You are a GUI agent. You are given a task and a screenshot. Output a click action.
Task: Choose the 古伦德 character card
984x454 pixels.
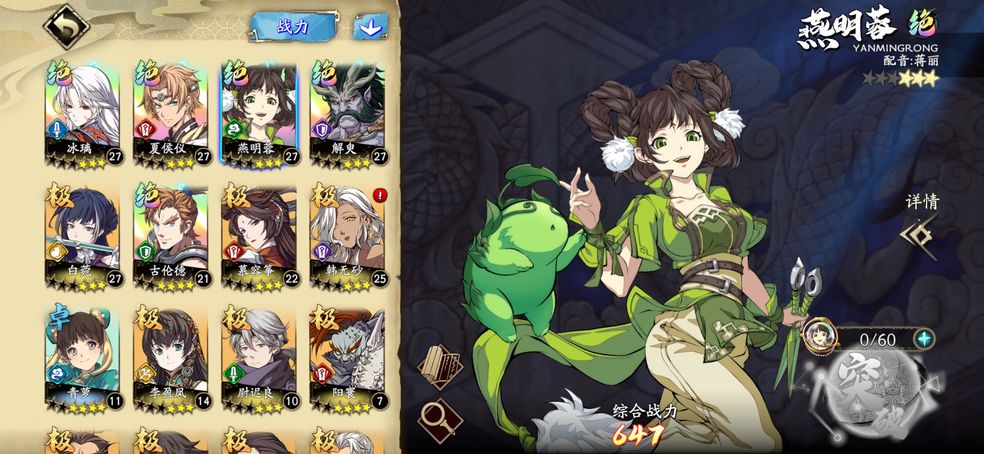click(170, 235)
